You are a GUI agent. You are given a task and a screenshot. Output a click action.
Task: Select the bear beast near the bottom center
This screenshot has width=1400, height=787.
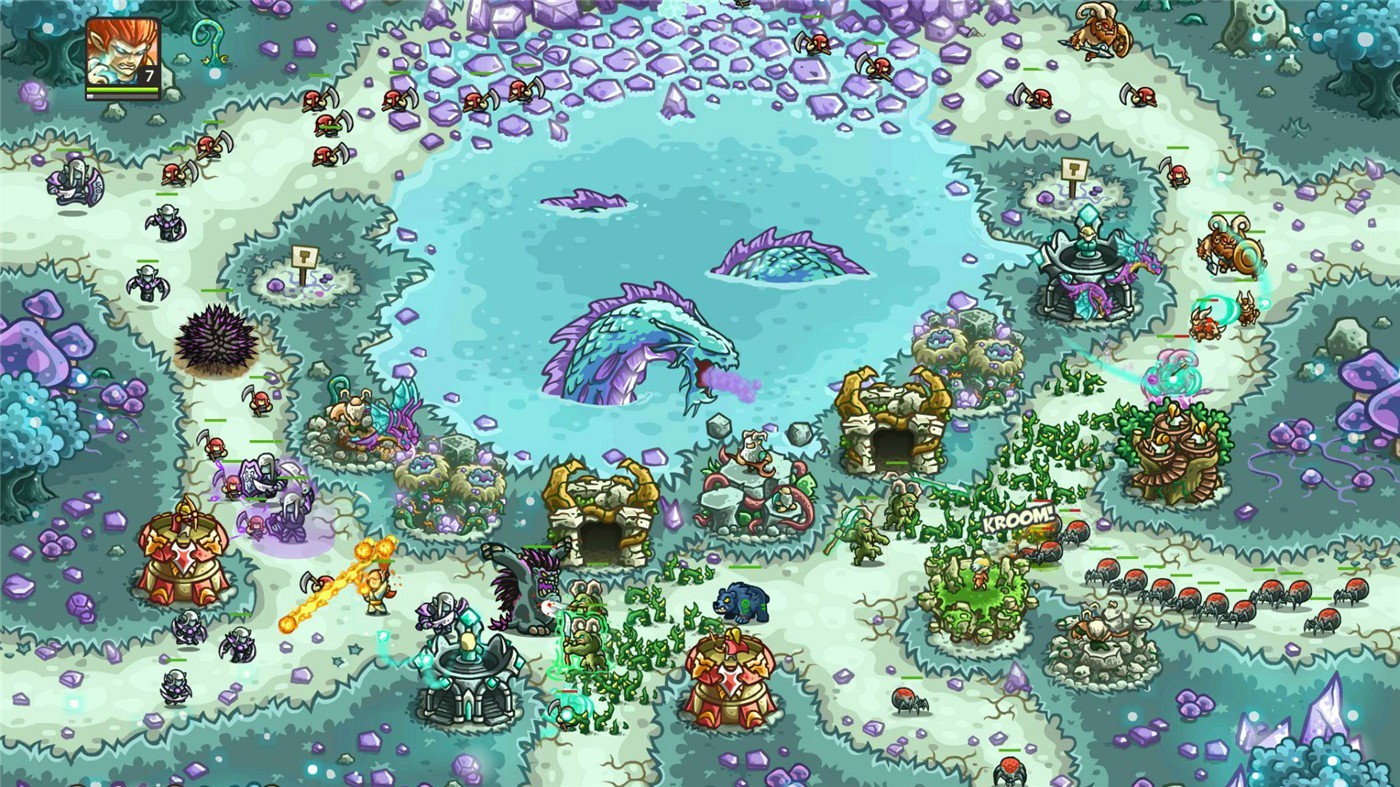click(x=741, y=601)
